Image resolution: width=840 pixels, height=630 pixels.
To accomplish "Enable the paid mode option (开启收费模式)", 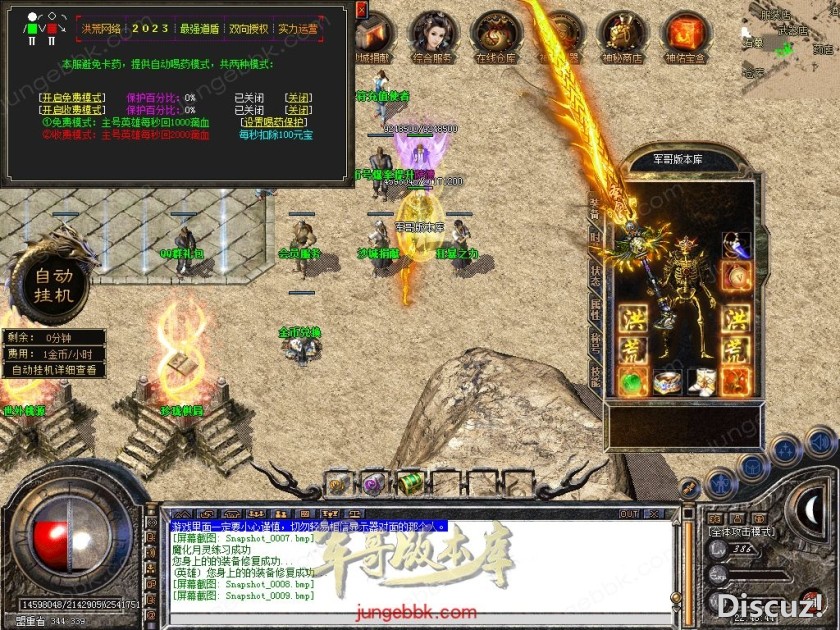I will pyautogui.click(x=72, y=110).
